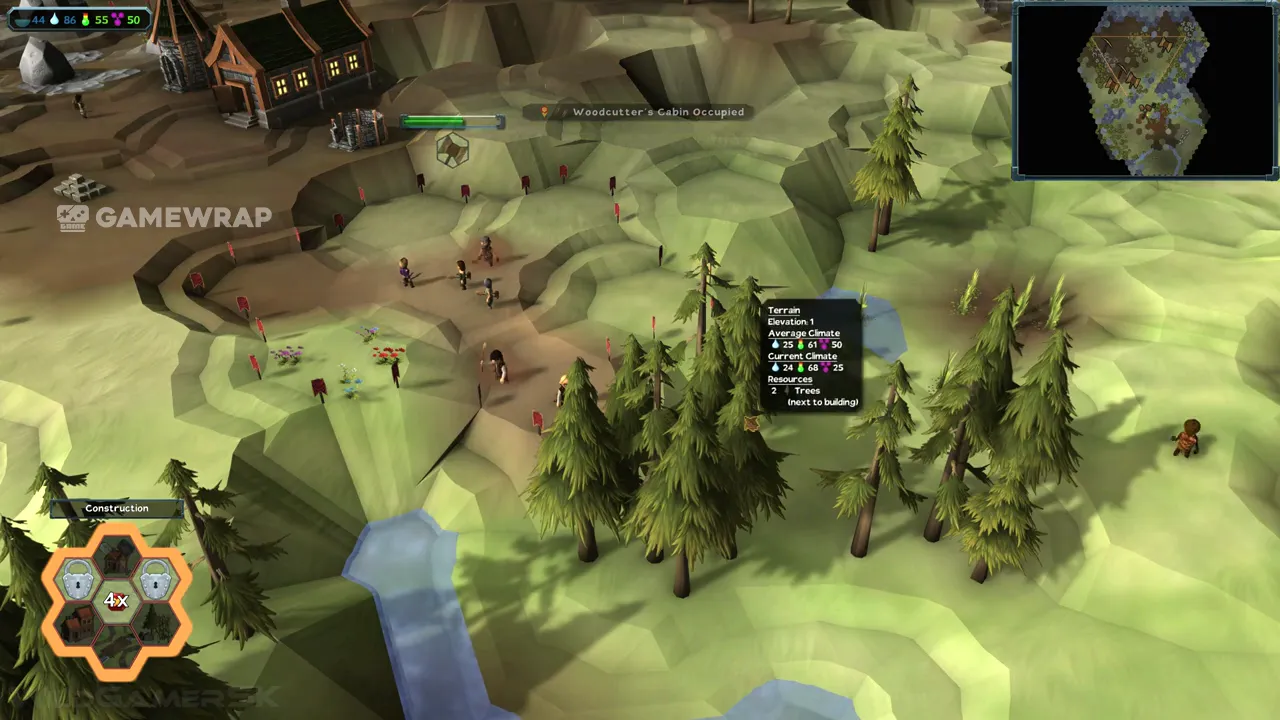Click the center 4x hexagon

click(117, 600)
